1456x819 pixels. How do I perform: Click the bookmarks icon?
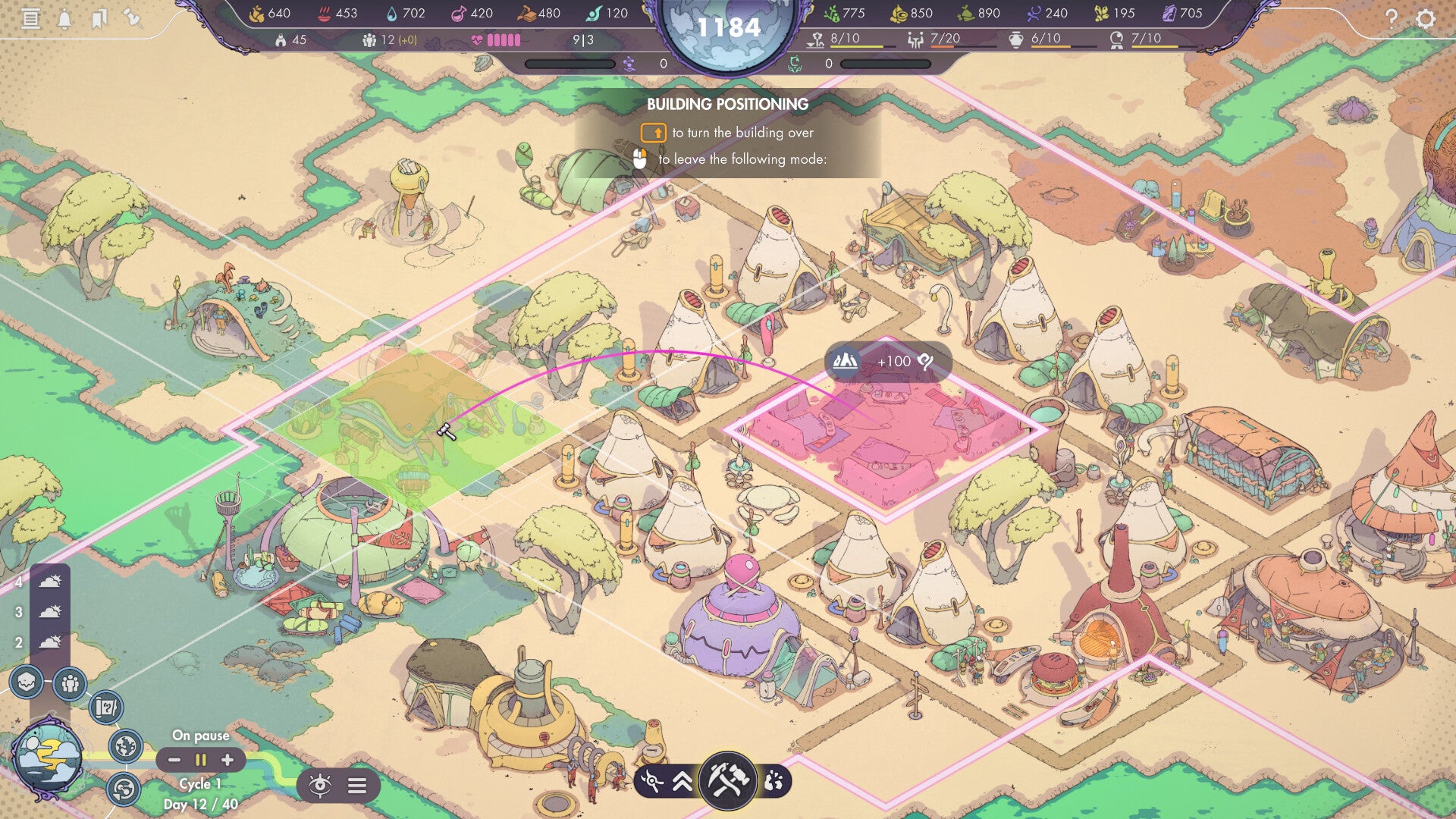pos(99,18)
